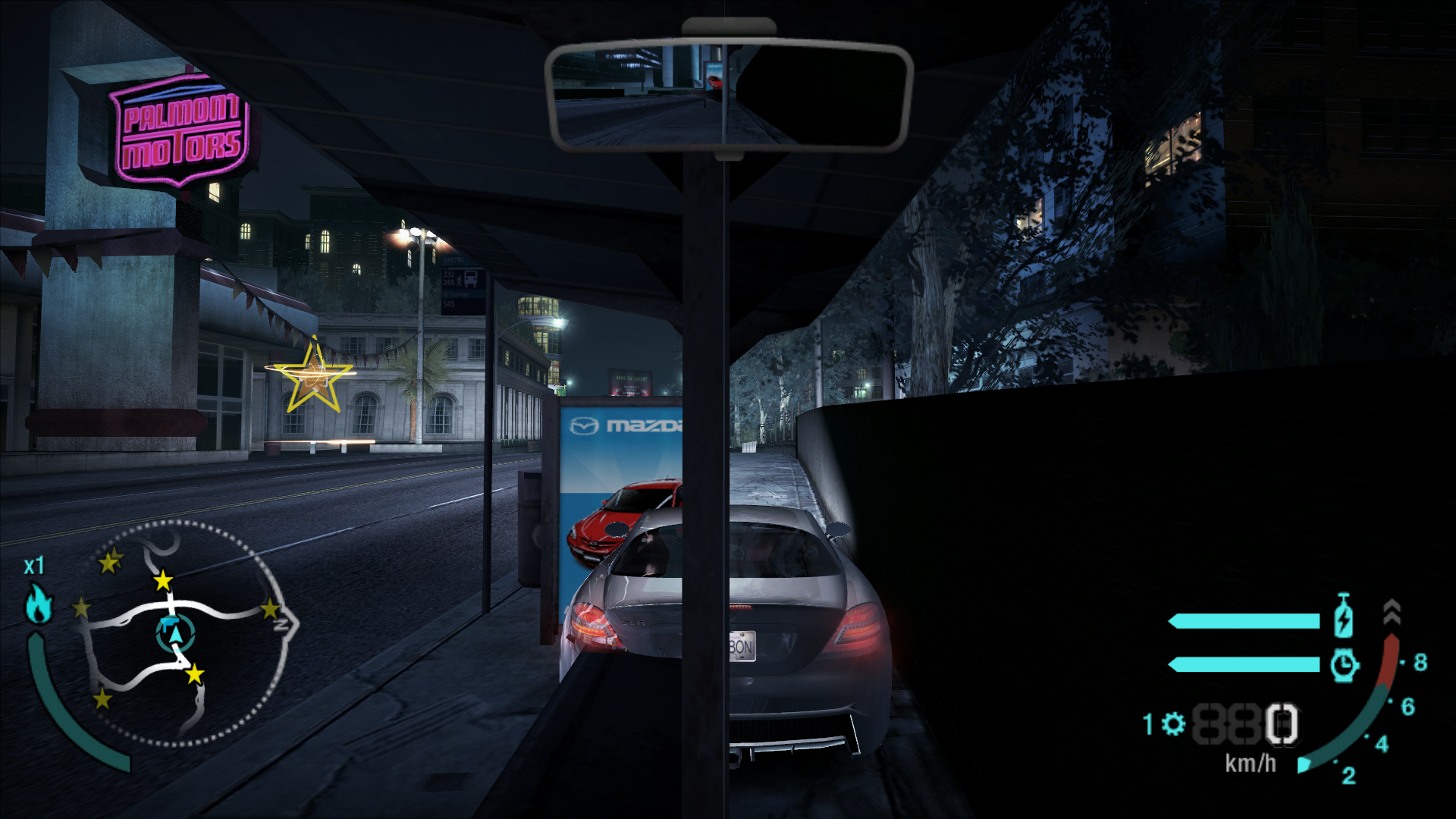Screen dimensions: 1456x819
Task: Select the NOS bottle icon
Action: pos(1345,620)
